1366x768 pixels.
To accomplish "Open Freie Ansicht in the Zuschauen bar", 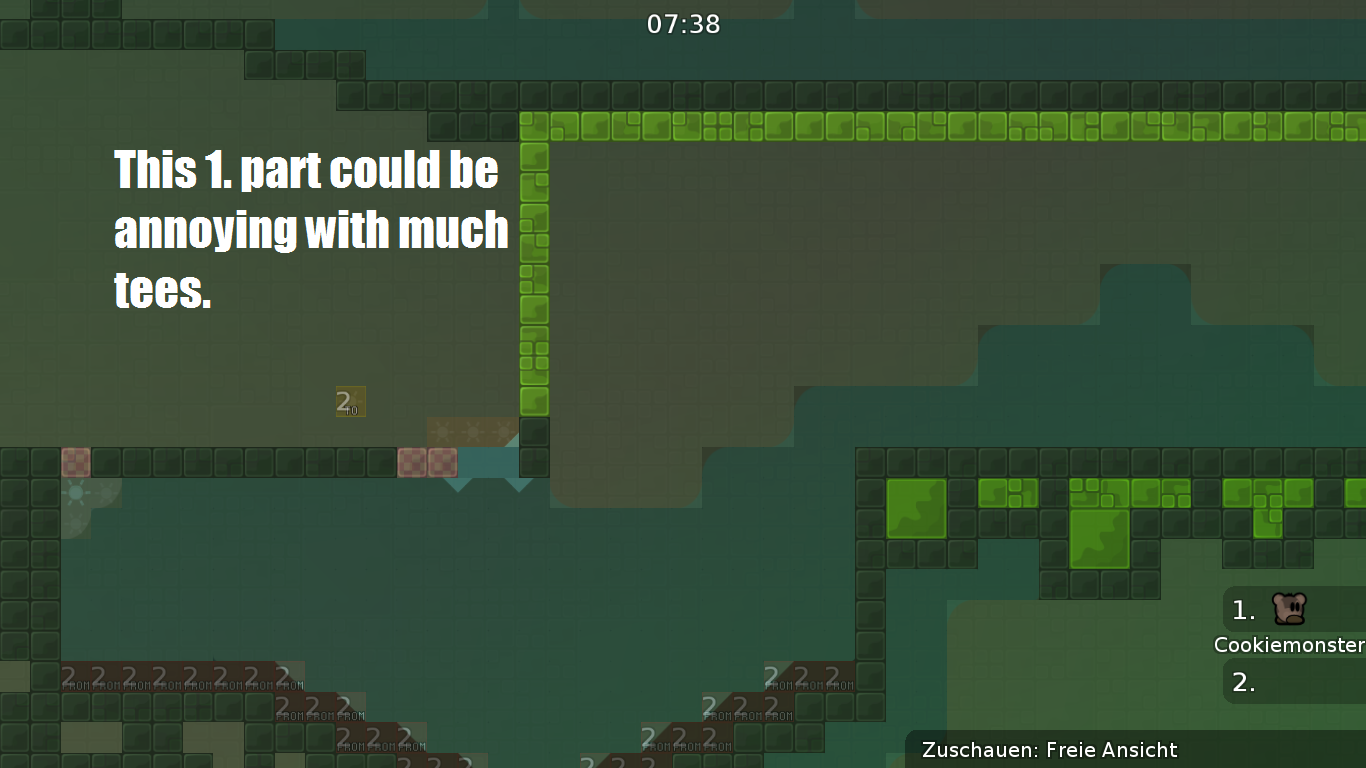I will click(1113, 750).
